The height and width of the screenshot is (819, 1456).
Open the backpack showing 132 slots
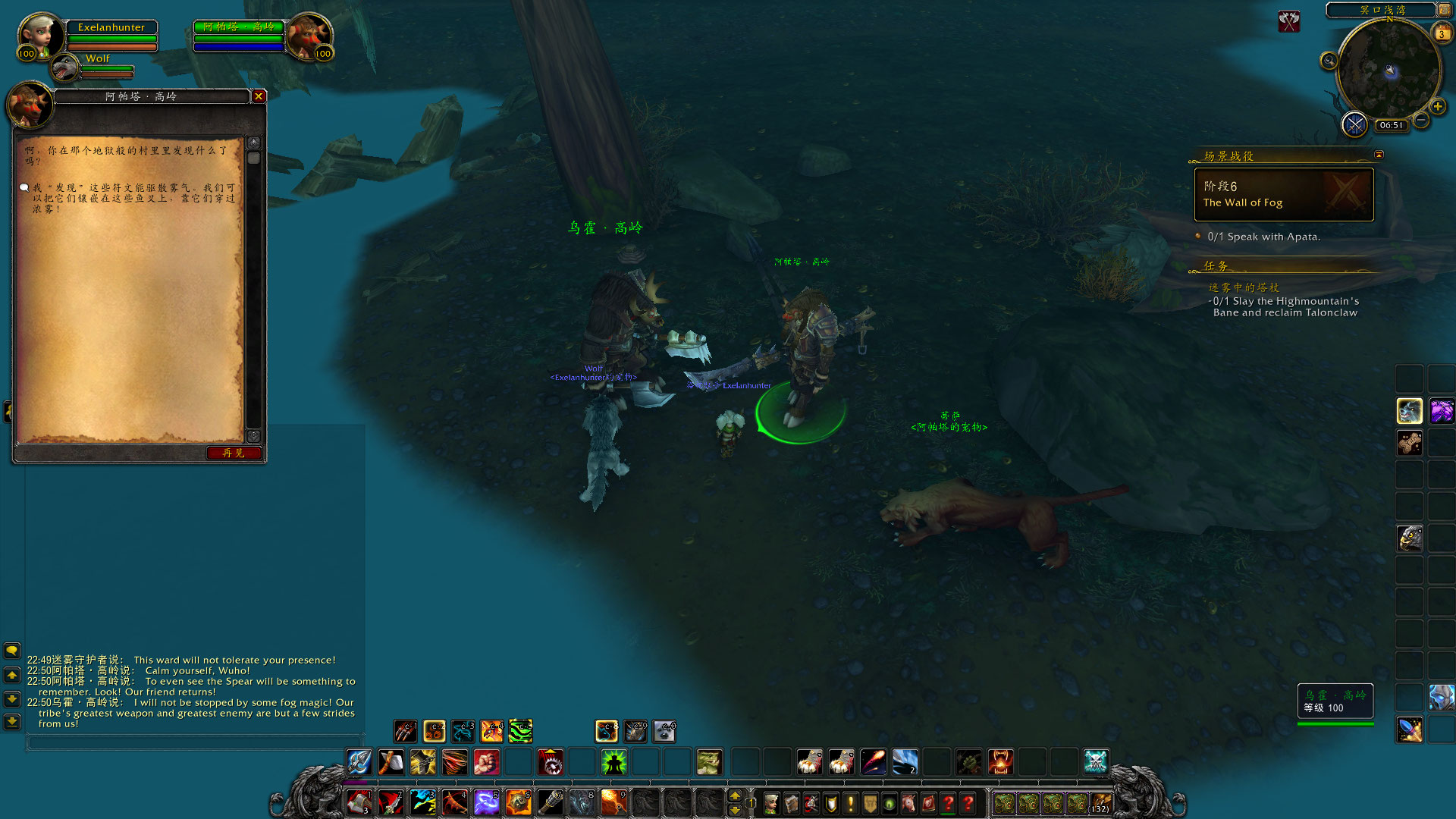[1100, 803]
